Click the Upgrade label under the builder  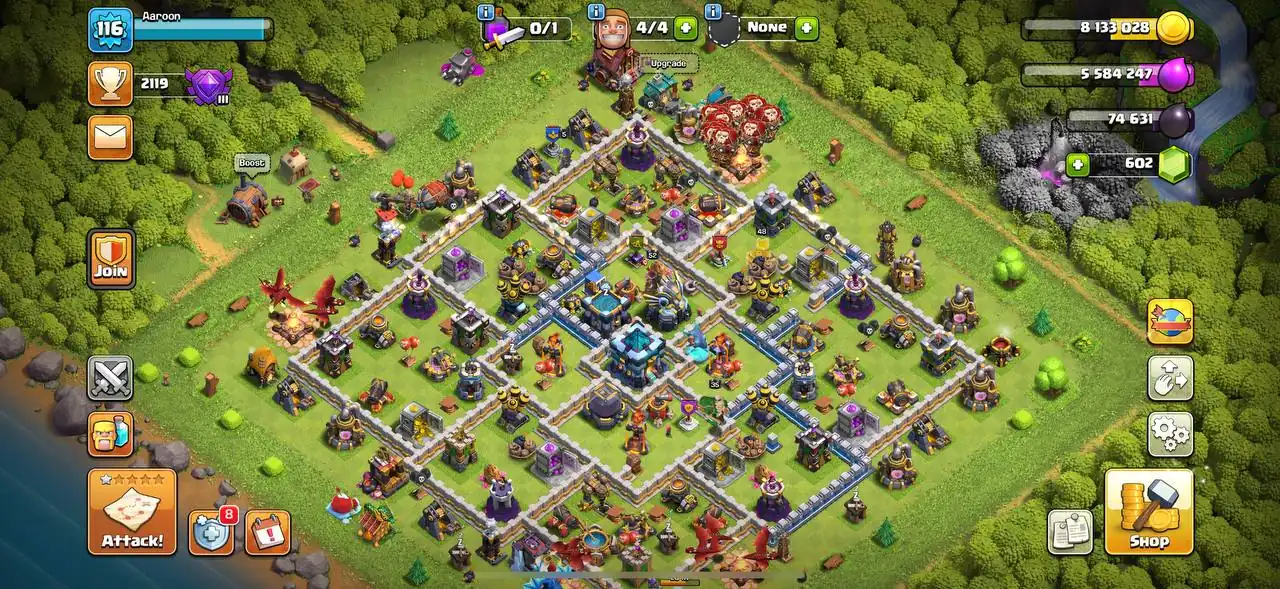coord(668,64)
